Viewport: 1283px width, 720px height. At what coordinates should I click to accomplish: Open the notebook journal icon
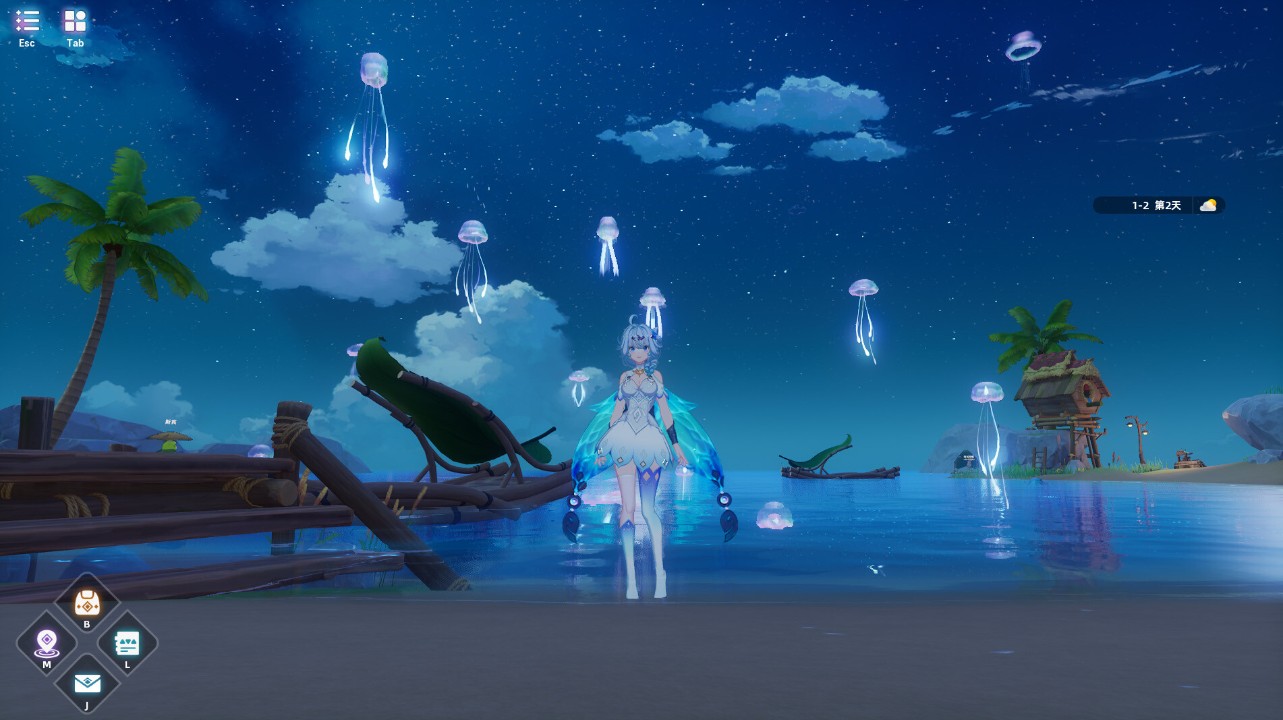[x=127, y=643]
